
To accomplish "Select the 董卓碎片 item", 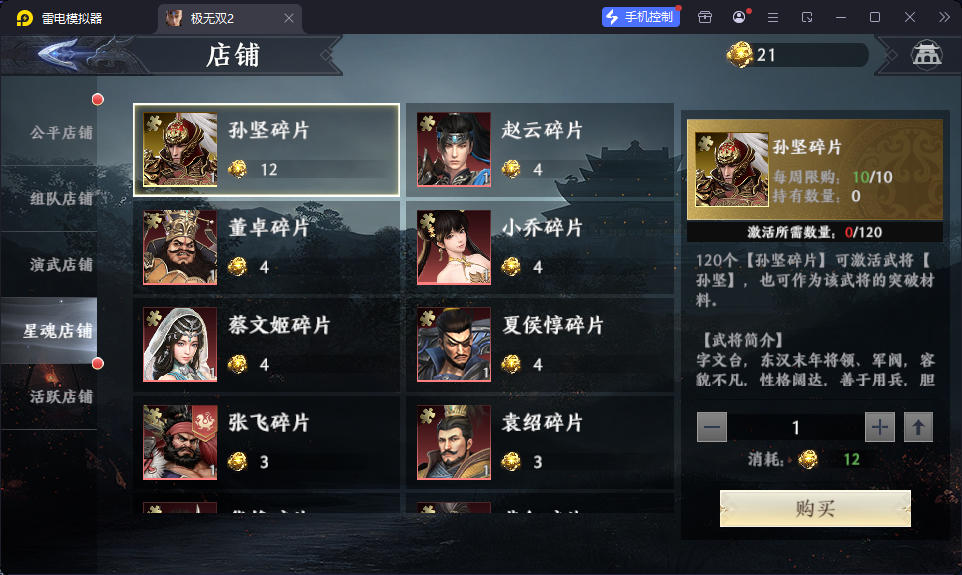I will tap(266, 248).
